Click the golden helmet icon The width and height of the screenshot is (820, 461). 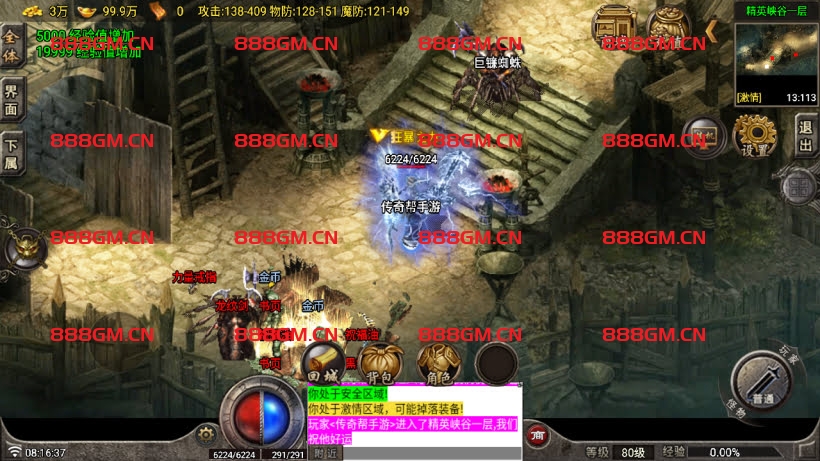tap(22, 246)
